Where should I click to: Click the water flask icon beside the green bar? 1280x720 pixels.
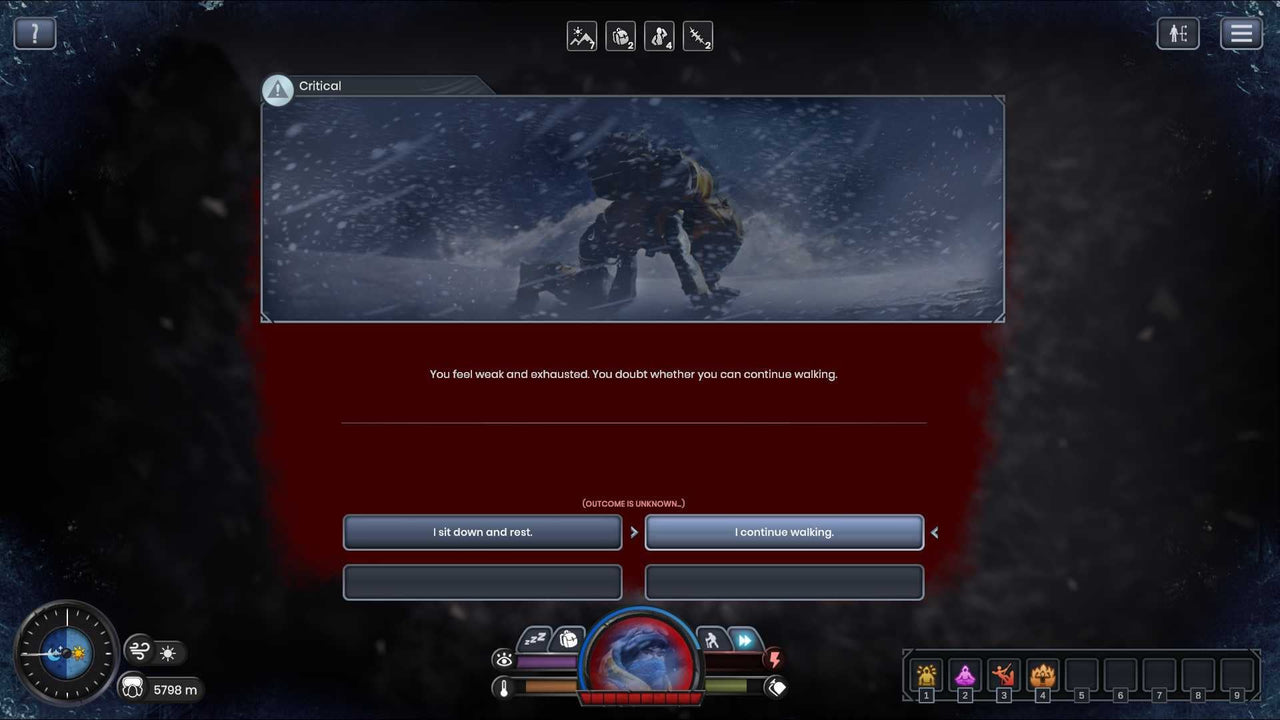(778, 686)
